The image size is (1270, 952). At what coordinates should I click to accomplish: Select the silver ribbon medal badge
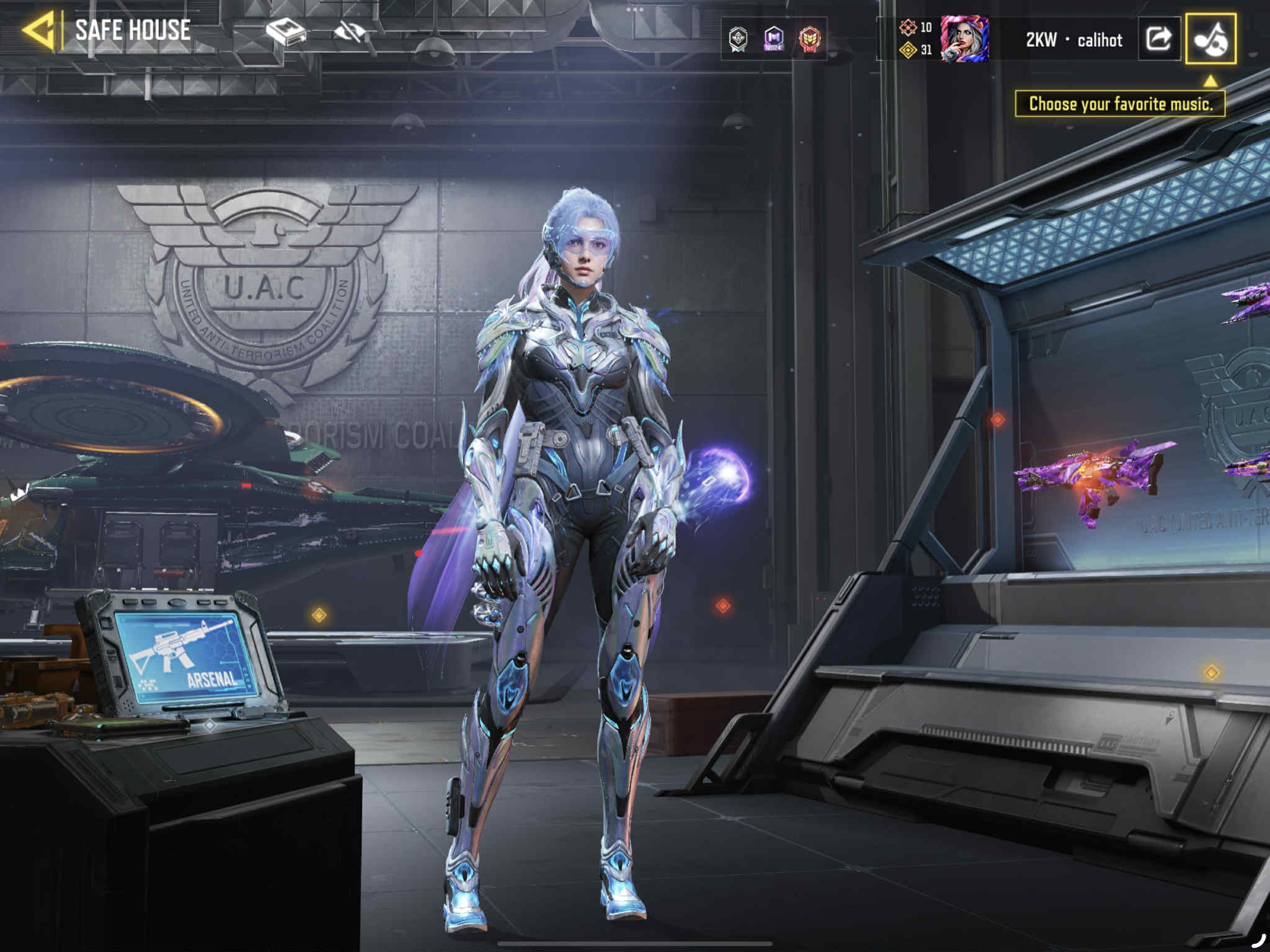tap(738, 39)
